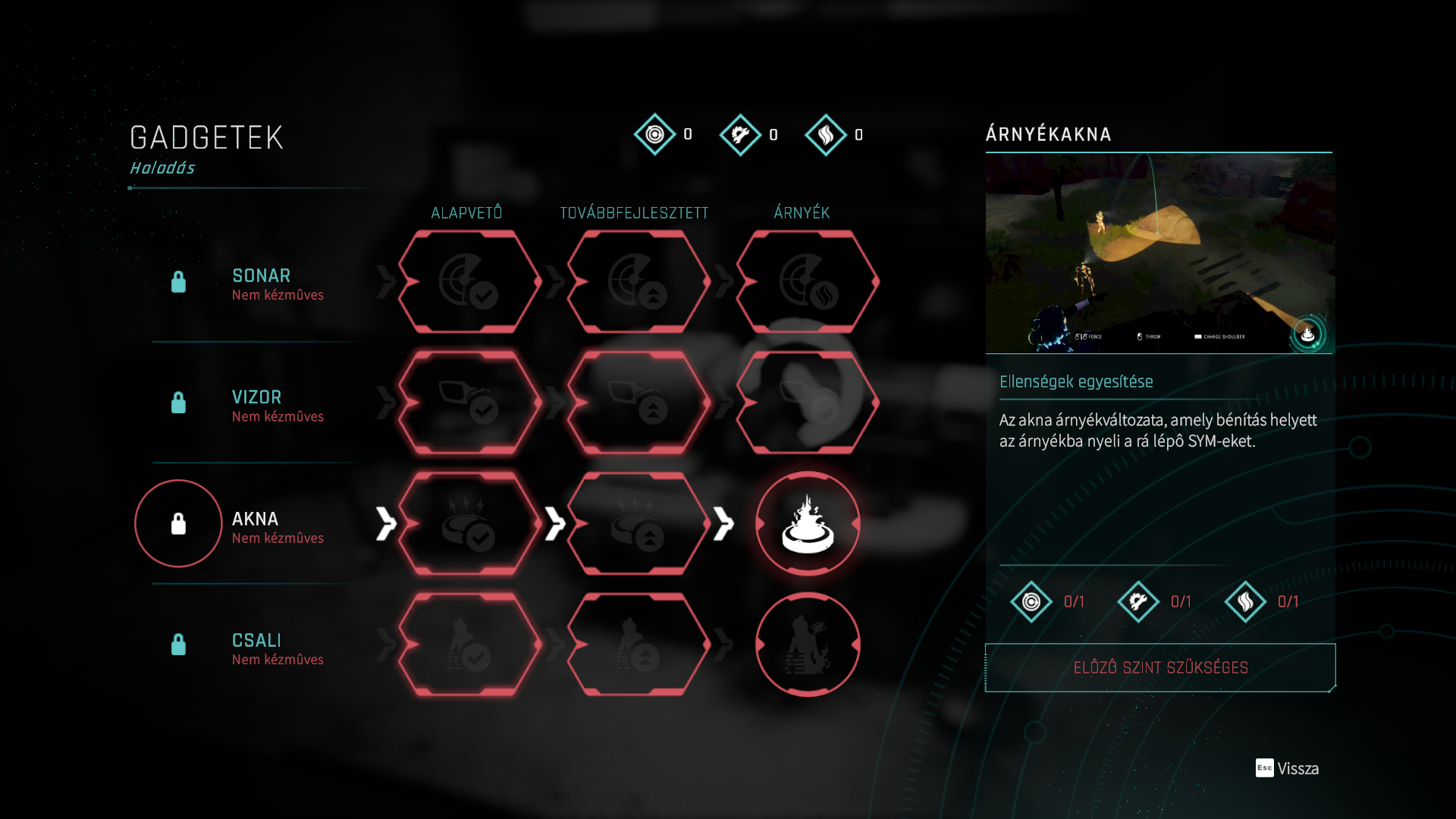Open Vizor's Árnyék upgrade node

pyautogui.click(x=808, y=403)
